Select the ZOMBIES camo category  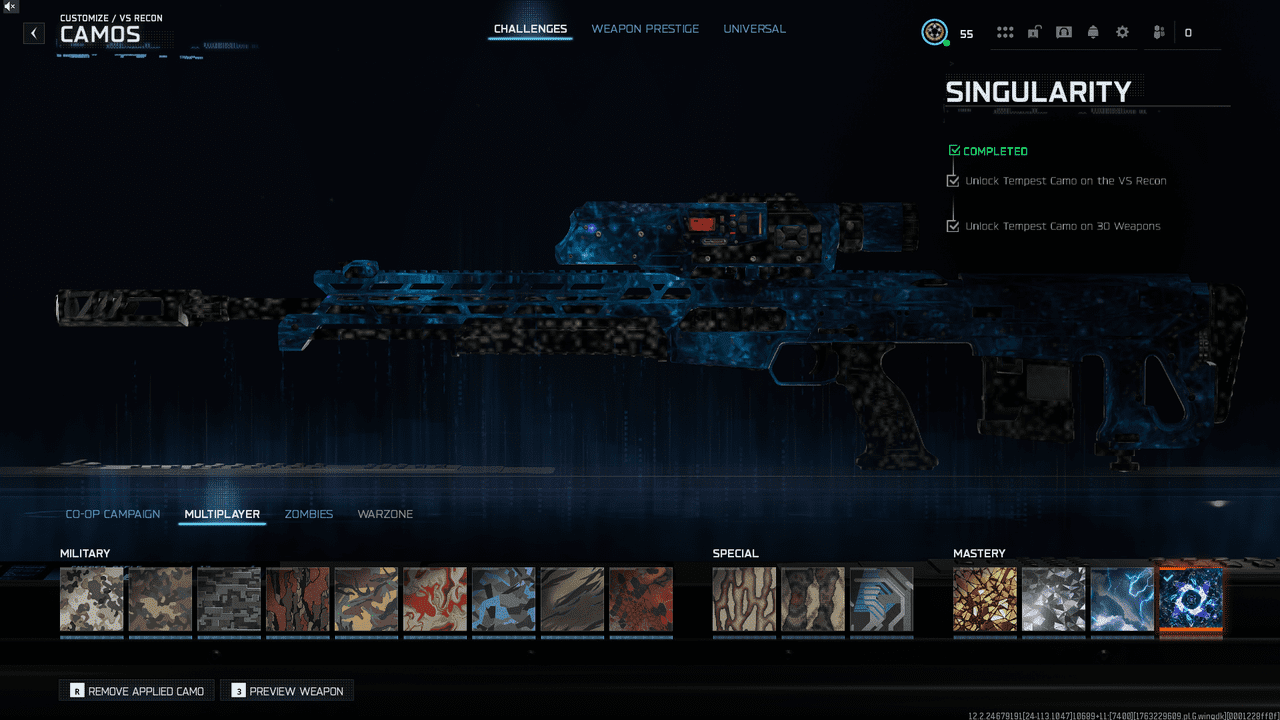click(x=309, y=513)
